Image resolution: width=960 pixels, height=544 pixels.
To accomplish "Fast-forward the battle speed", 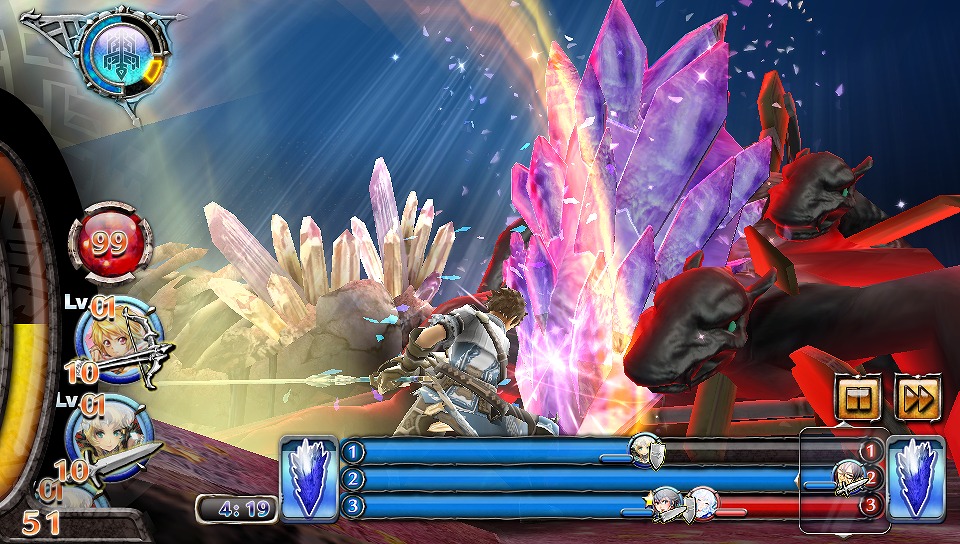I will click(919, 399).
